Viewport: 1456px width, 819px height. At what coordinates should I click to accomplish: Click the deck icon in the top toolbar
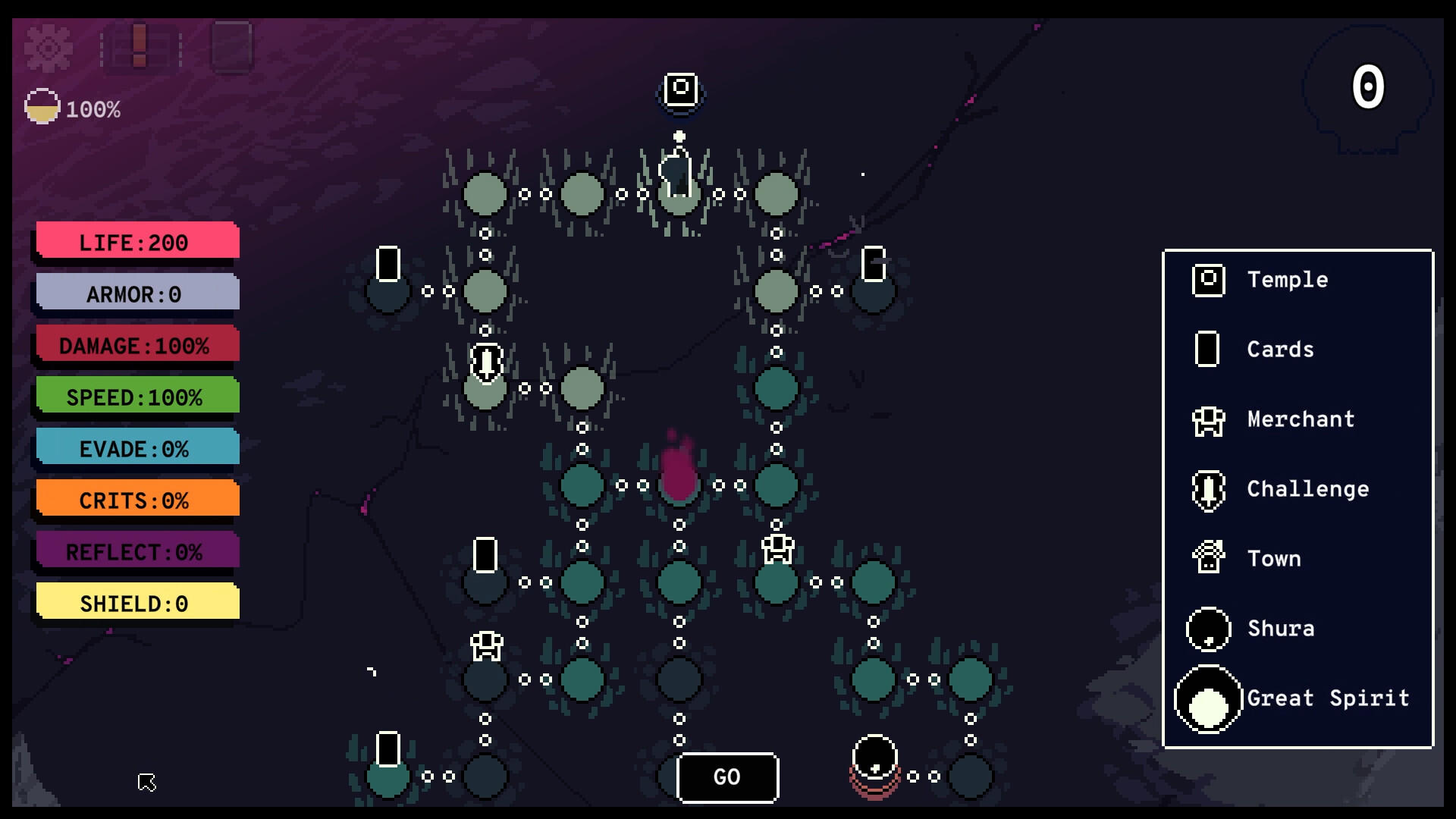pos(139,45)
